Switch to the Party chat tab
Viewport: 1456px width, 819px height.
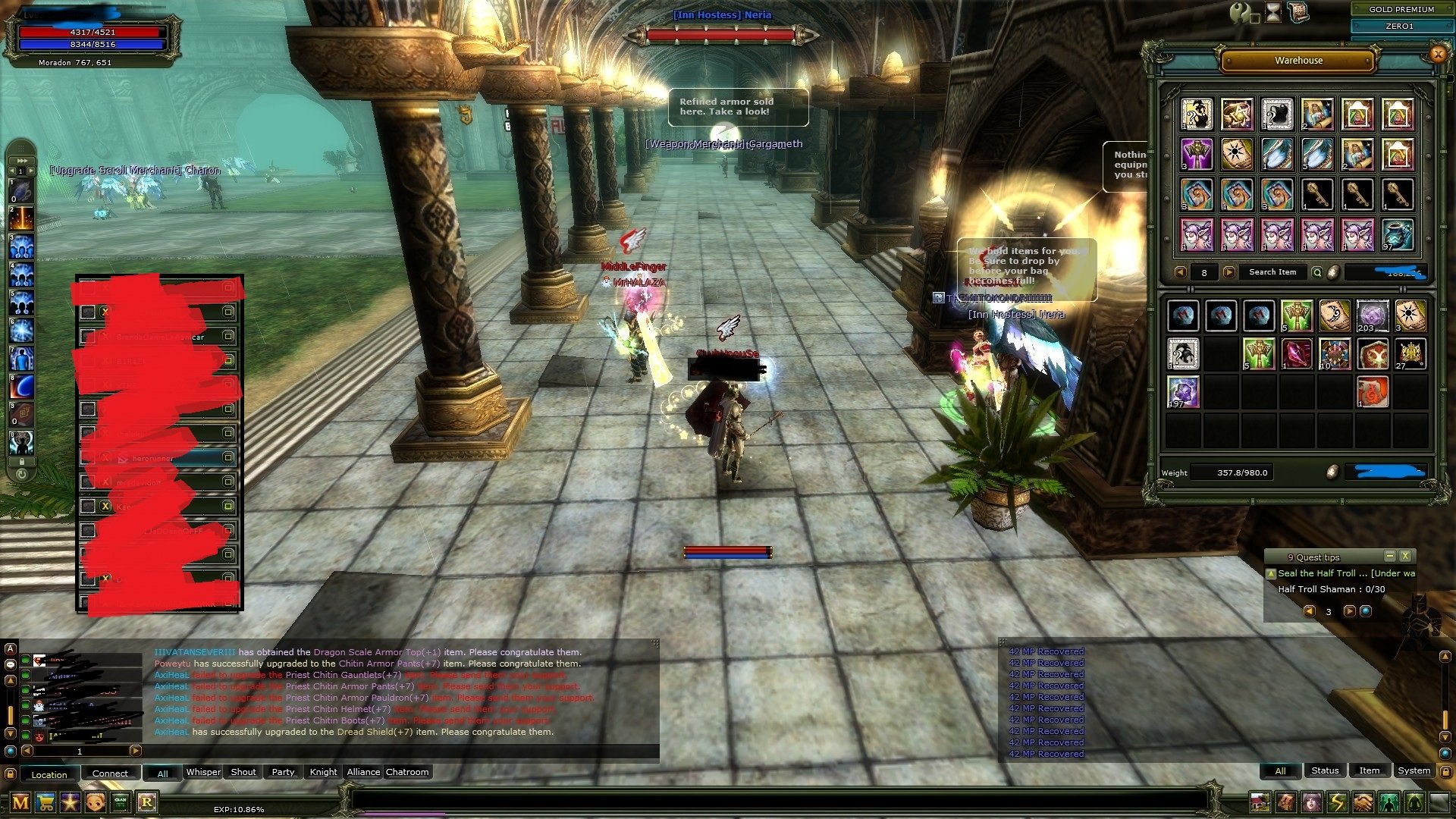(x=283, y=772)
